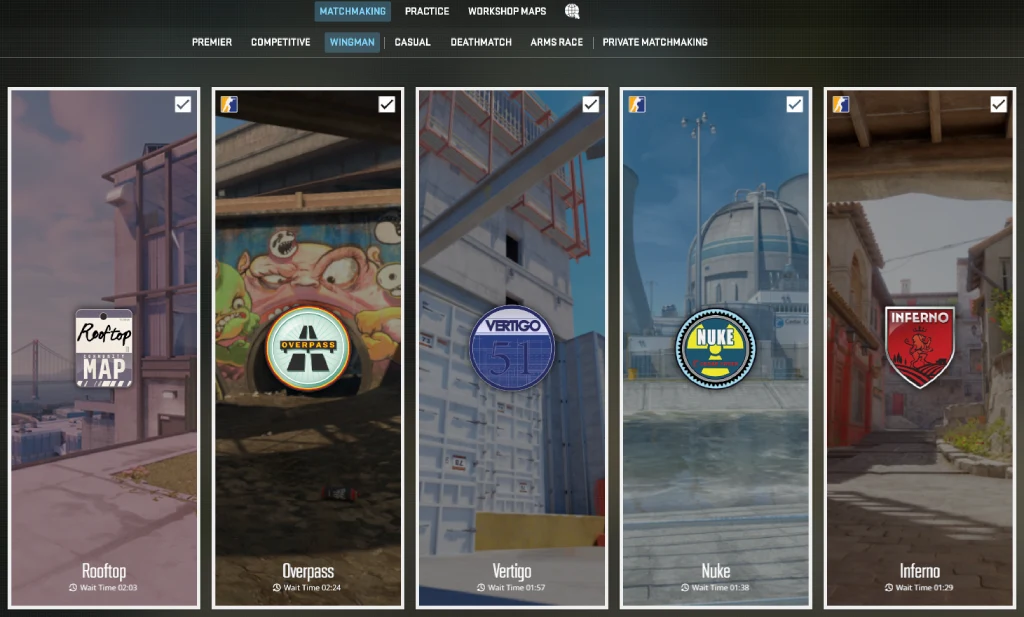Viewport: 1024px width, 617px height.
Task: Toggle the Inferno map checkbox
Action: pos(998,104)
